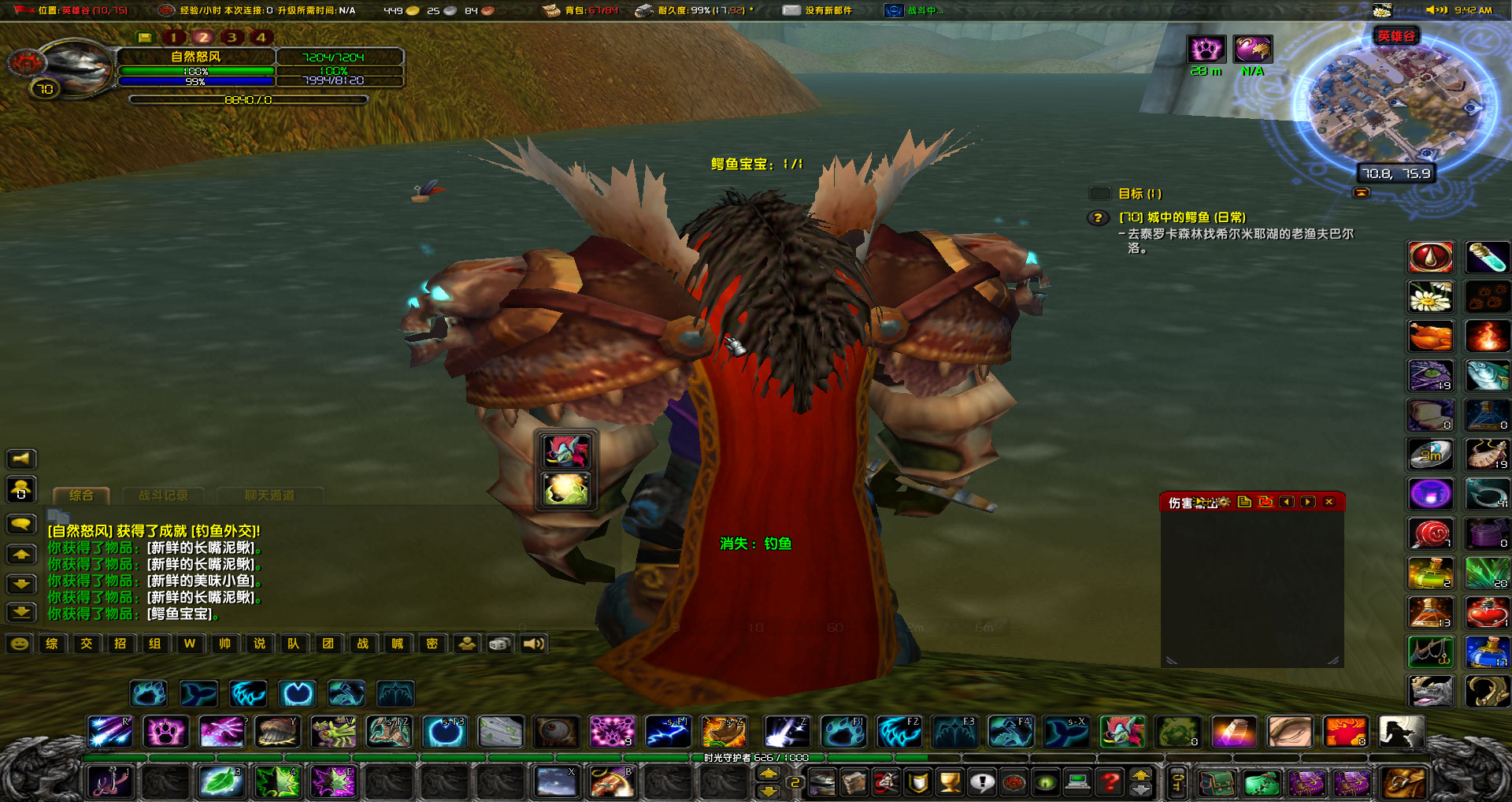
Task: Click the right arrow on the damage meter
Action: tap(1308, 502)
